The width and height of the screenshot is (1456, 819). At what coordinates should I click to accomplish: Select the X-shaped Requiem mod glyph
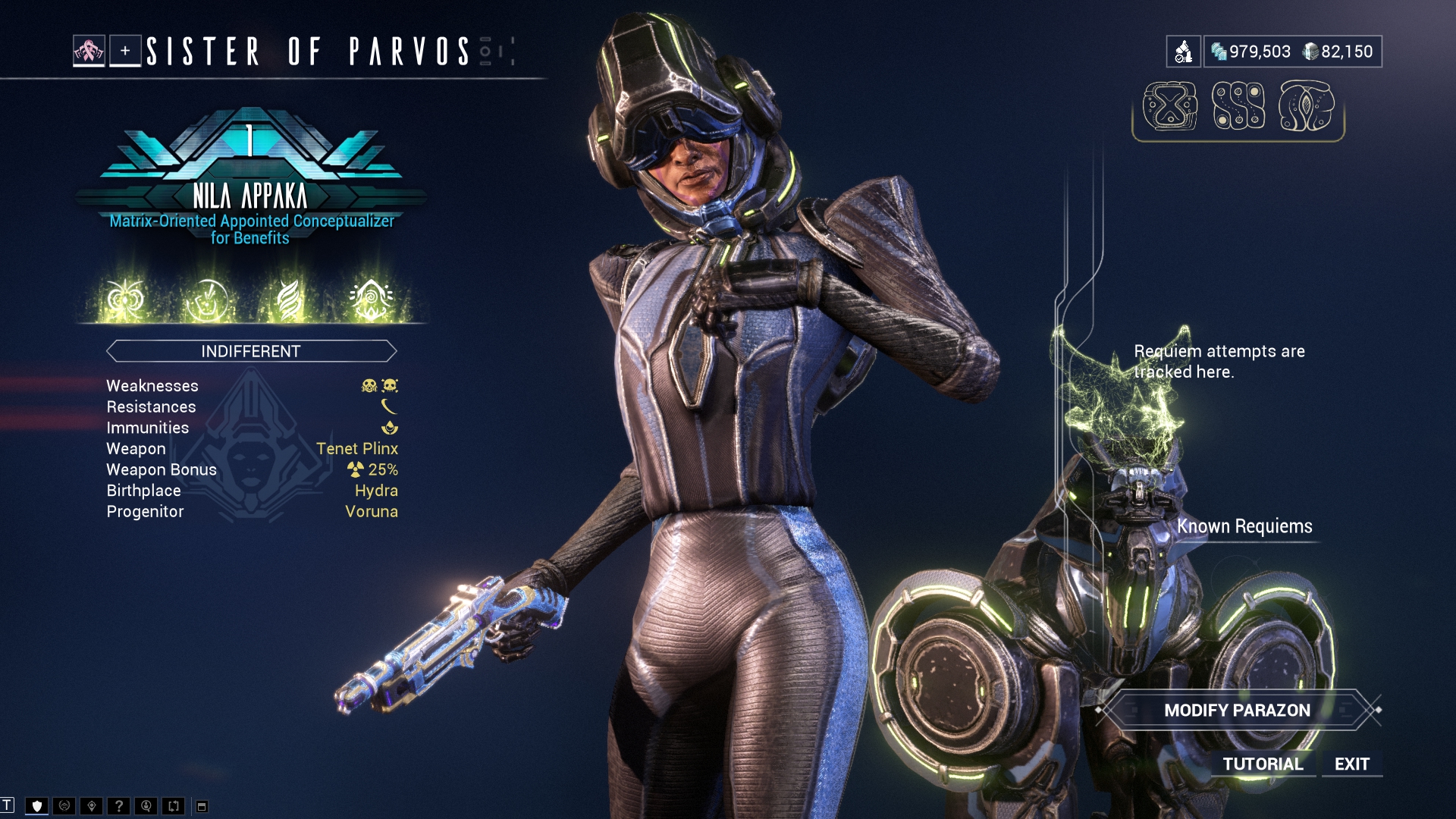click(x=1170, y=106)
